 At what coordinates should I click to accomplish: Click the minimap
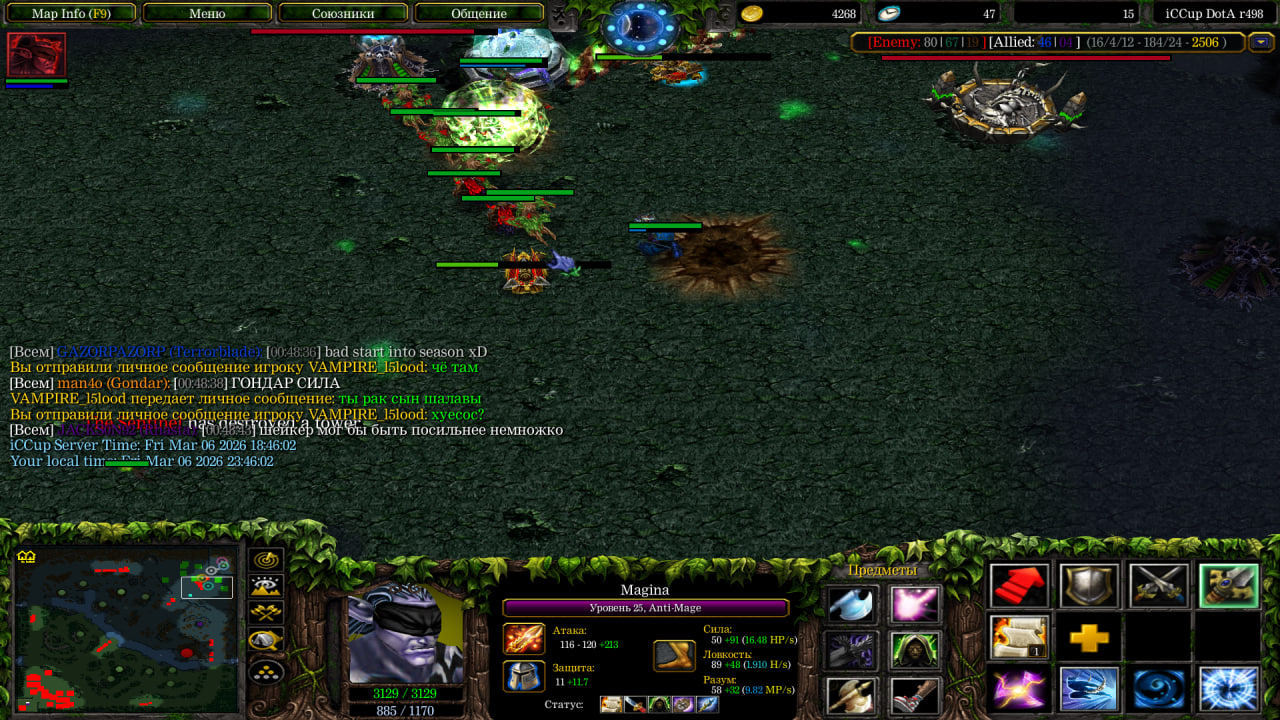click(126, 630)
